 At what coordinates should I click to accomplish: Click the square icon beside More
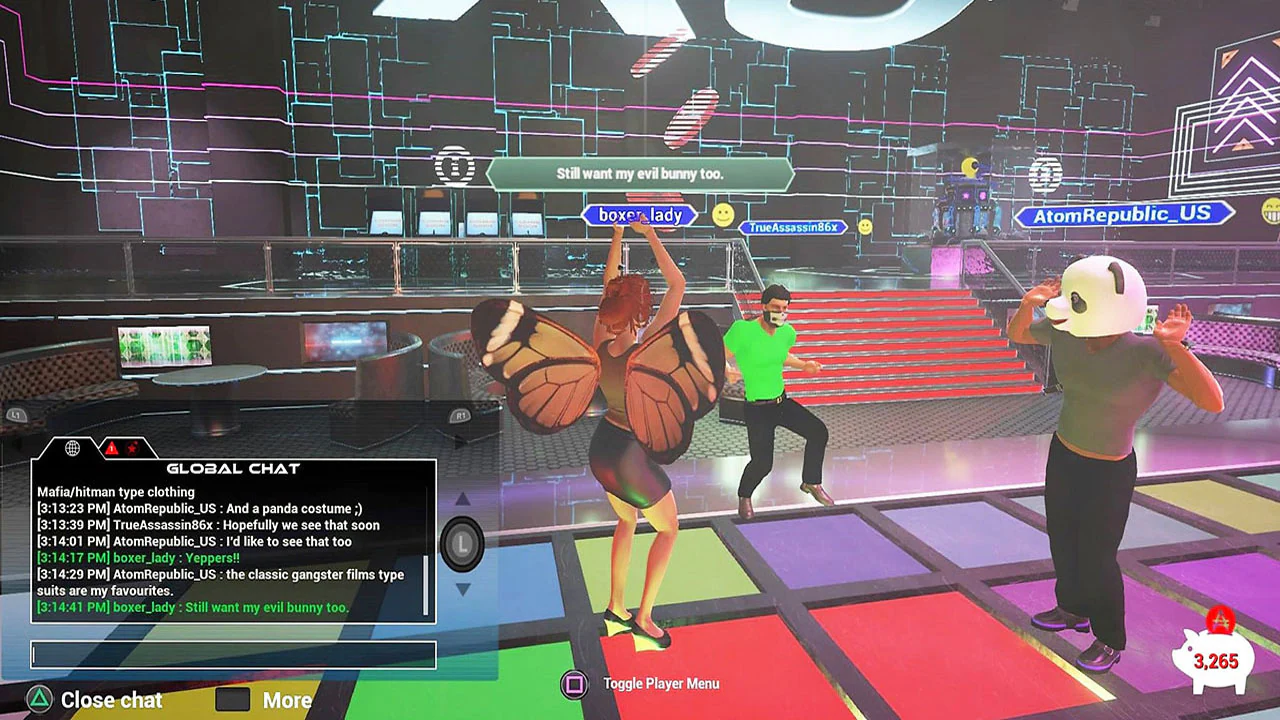tap(232, 700)
